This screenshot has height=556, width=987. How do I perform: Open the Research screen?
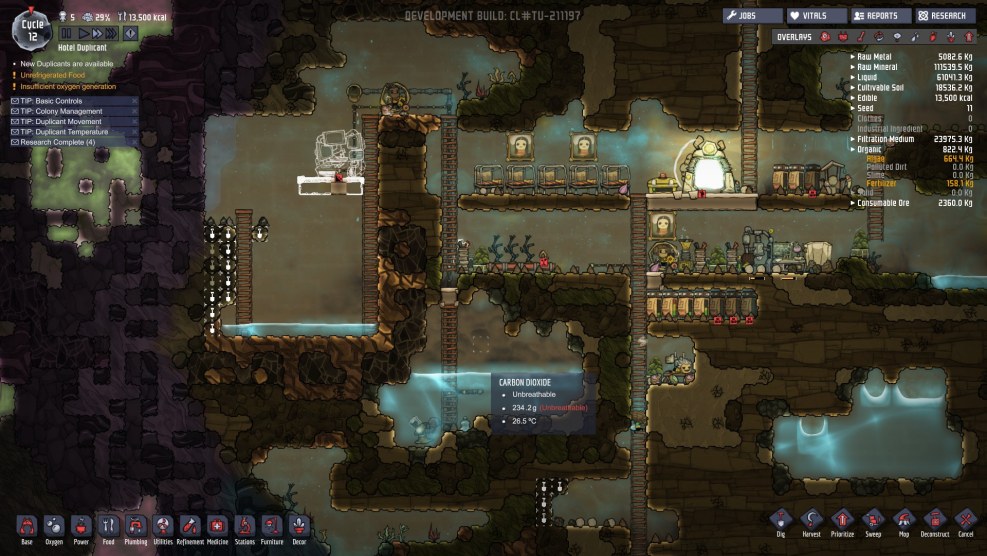point(944,16)
